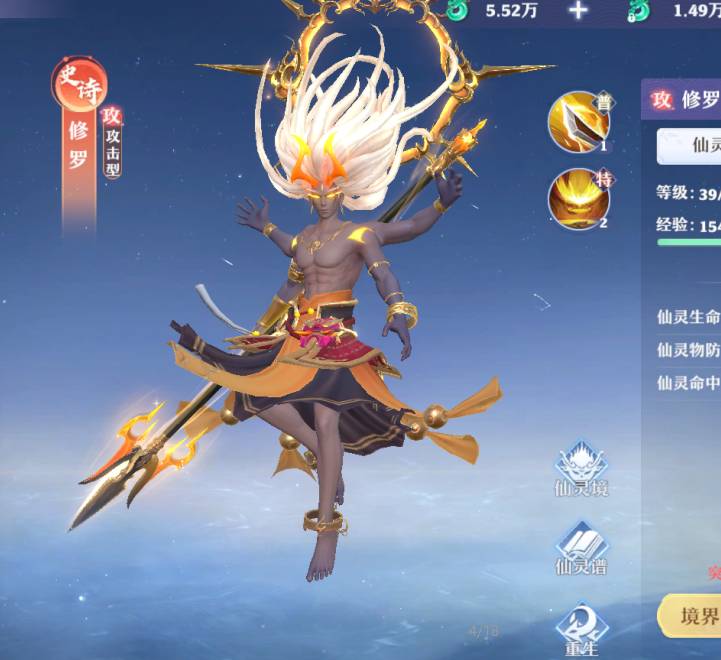Switch to the 仙灵 tab
This screenshot has width=721, height=660.
[700, 146]
